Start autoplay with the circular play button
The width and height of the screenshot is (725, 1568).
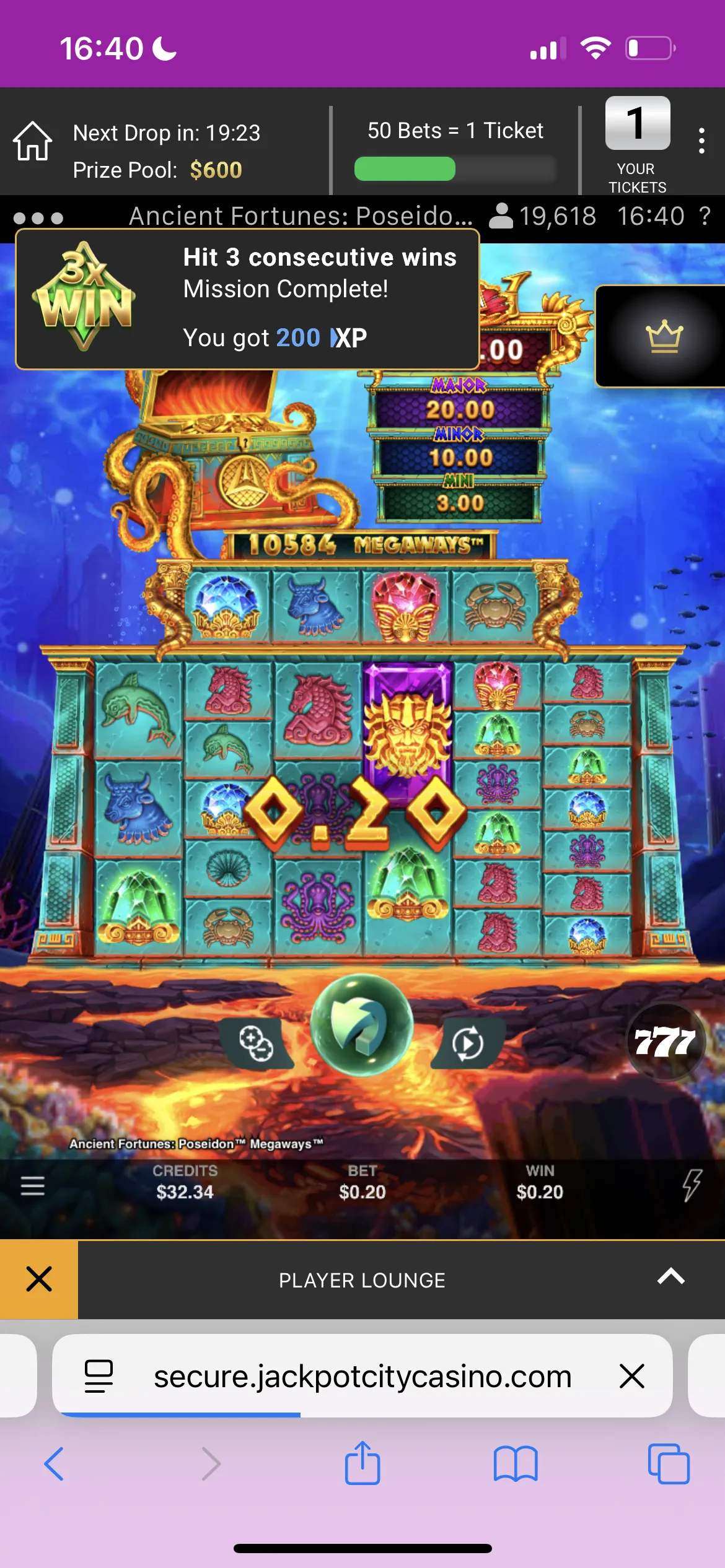pos(467,1043)
